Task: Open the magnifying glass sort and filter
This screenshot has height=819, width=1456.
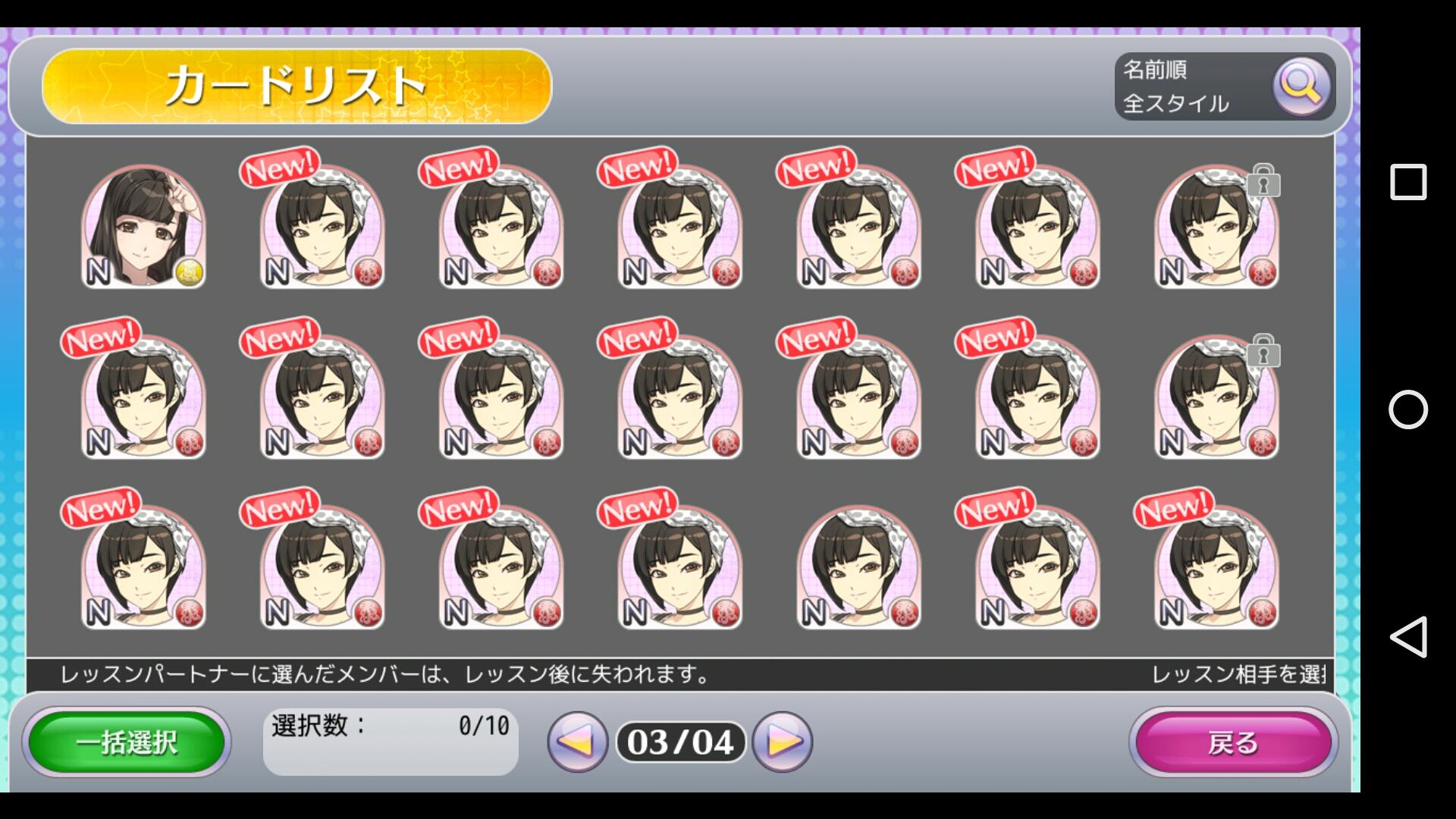Action: tap(1301, 86)
